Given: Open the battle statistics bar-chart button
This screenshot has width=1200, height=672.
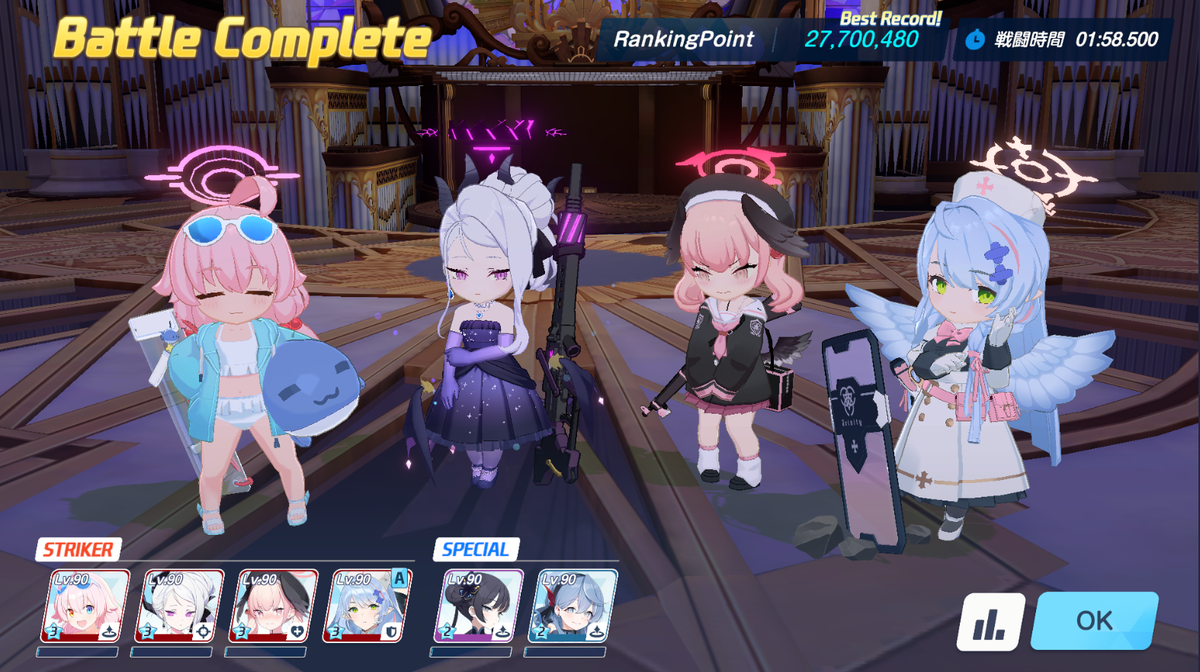Looking at the screenshot, I should [x=991, y=622].
